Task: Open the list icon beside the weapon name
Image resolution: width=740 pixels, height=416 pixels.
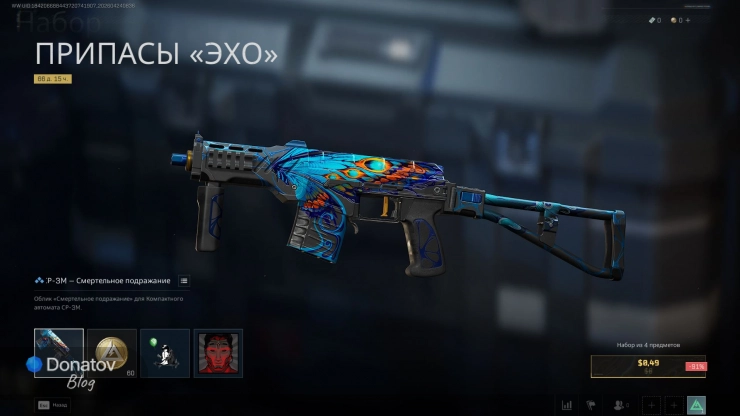Action: (x=184, y=281)
